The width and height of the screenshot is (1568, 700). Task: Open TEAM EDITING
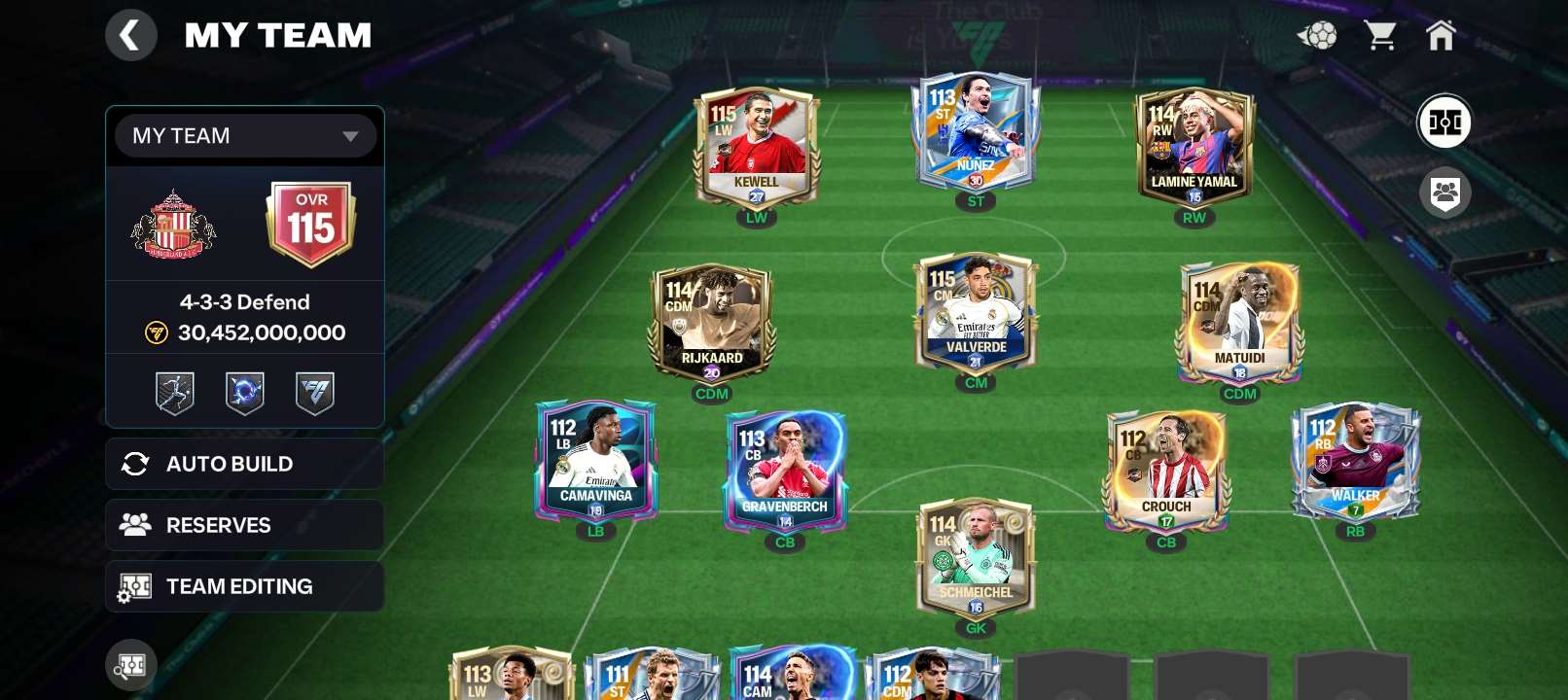(244, 586)
